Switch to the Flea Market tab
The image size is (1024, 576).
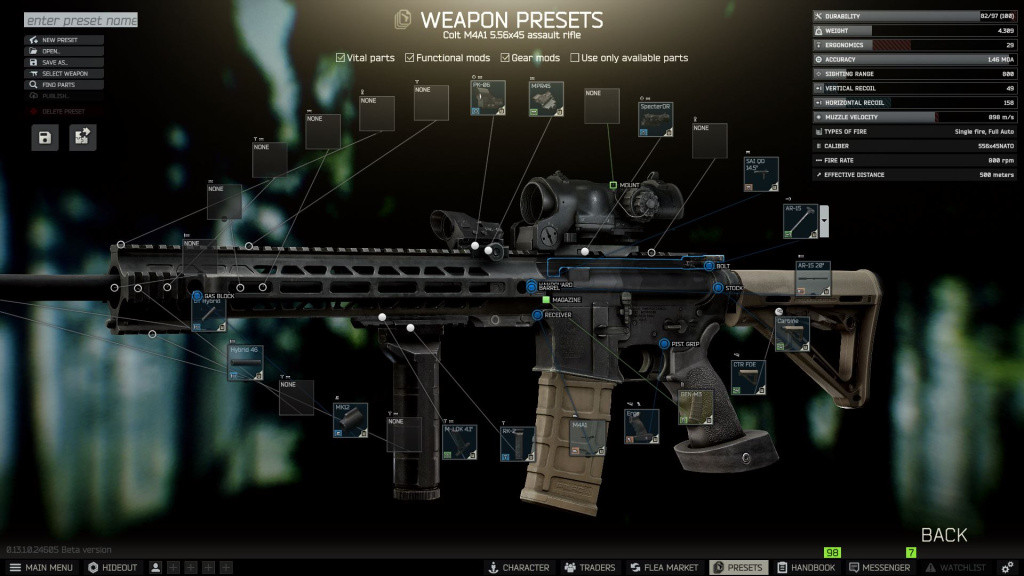pos(663,567)
